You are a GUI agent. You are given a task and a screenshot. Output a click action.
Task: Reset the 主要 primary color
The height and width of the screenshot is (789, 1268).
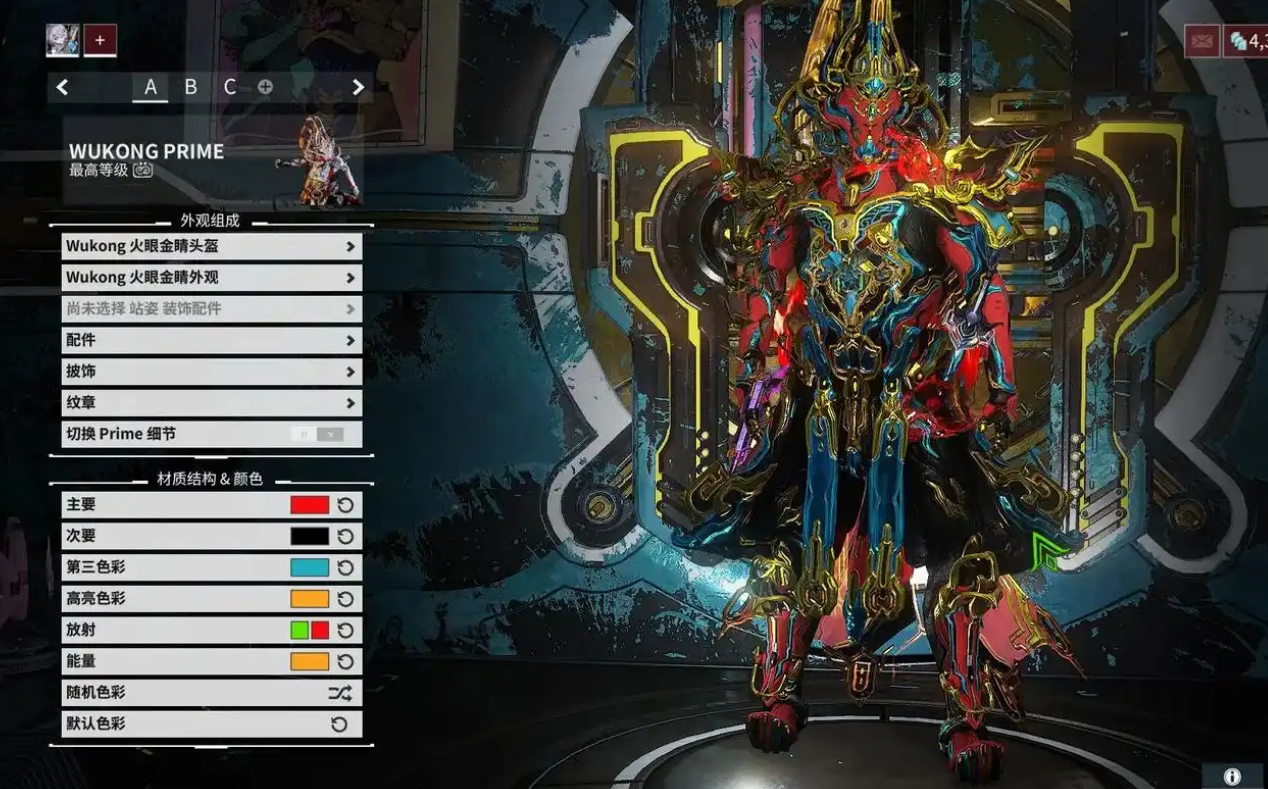click(x=345, y=505)
